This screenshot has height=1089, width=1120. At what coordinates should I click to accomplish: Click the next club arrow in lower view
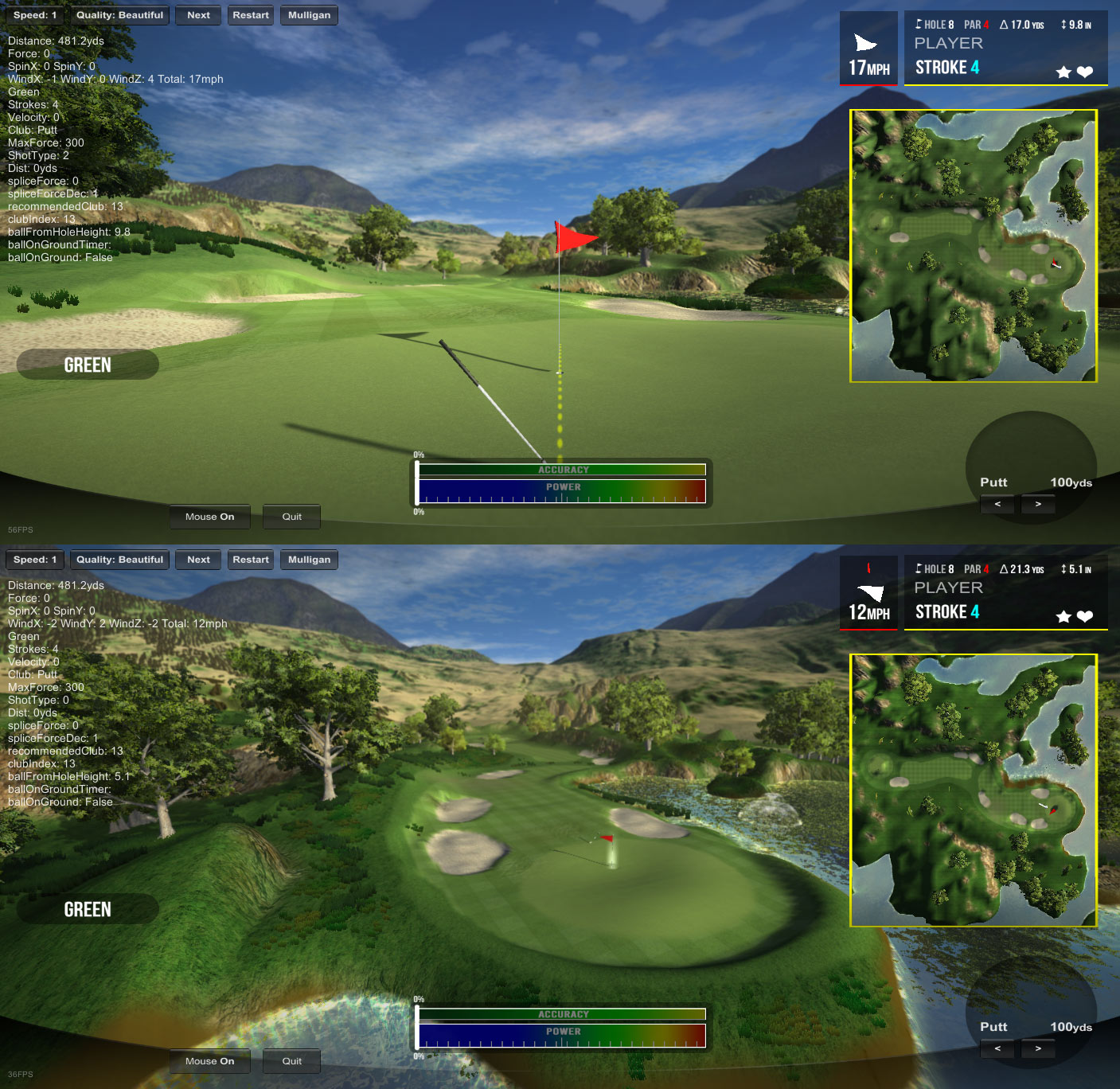point(1038,1048)
